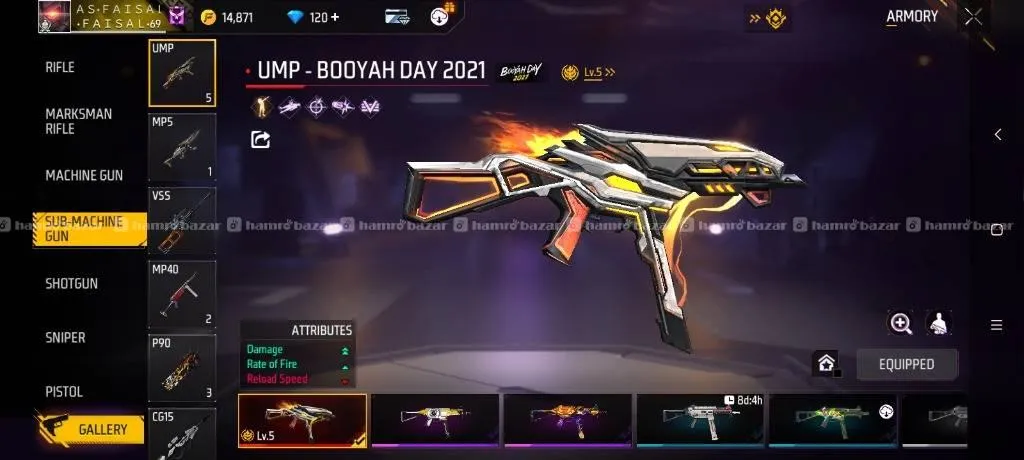Tap the Android back arrow
Viewport: 1024px width, 460px height.
click(997, 135)
